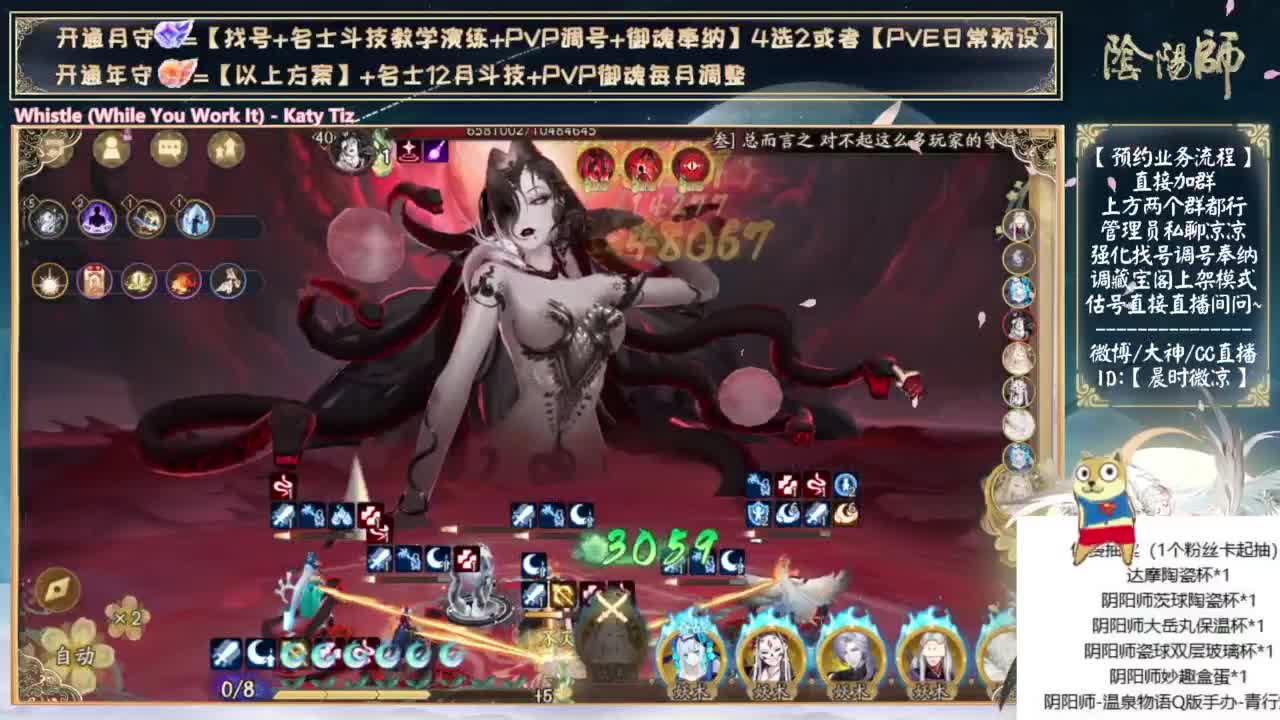Viewport: 1280px width, 720px height.
Task: Click the crescent moon icon in the onibi bar
Action: 260,653
